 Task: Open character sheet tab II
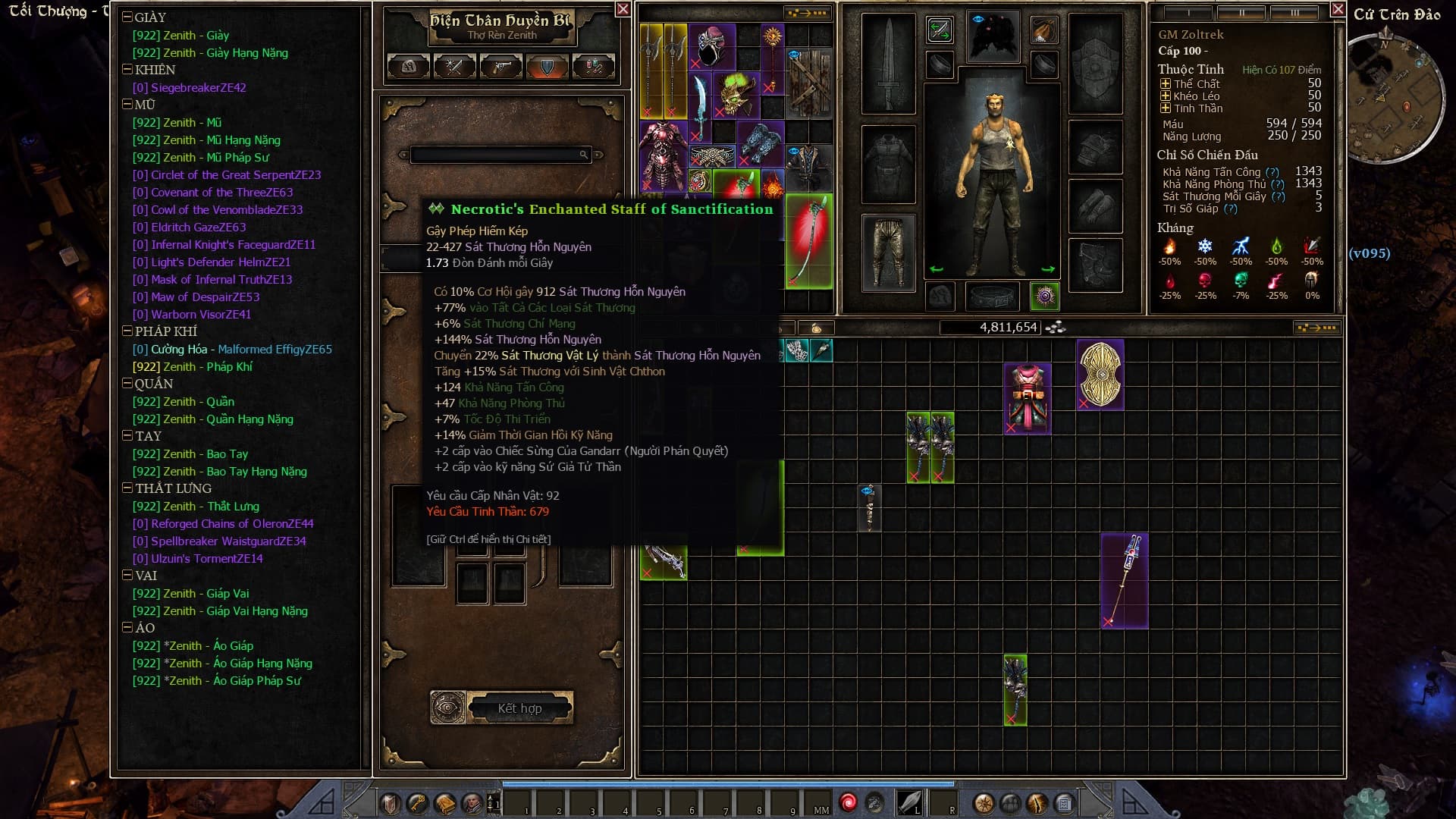(x=1241, y=13)
